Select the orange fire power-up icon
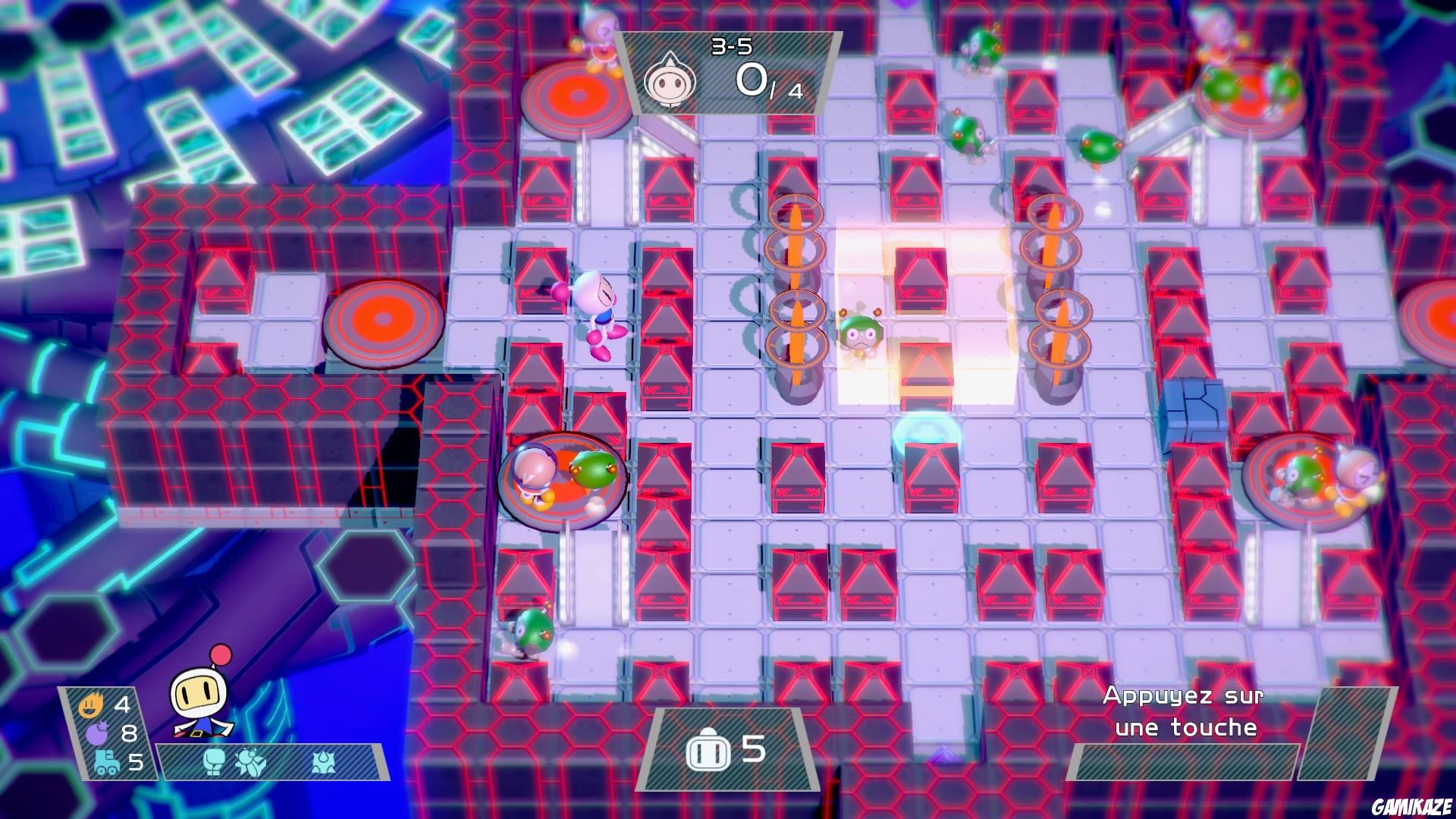Image resolution: width=1456 pixels, height=819 pixels. pyautogui.click(x=91, y=705)
